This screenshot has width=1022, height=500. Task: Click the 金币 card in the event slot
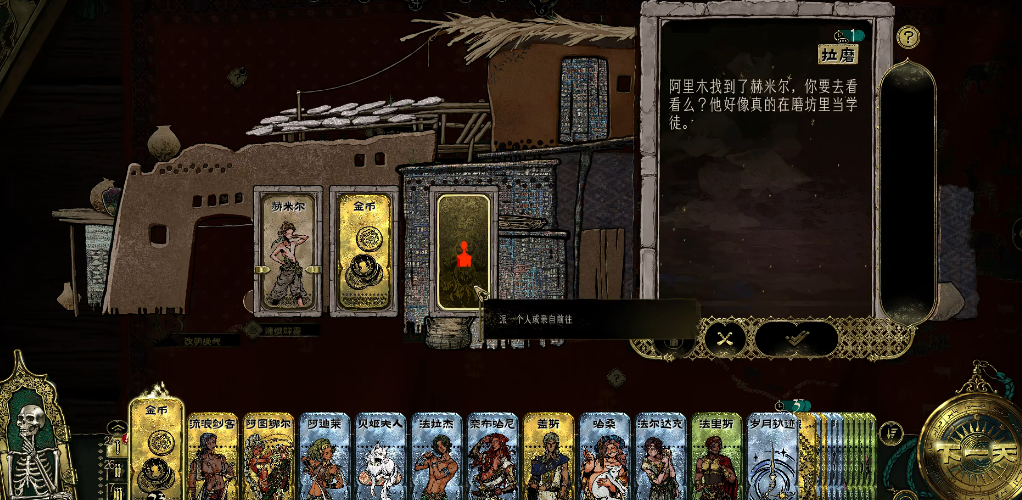pyautogui.click(x=364, y=250)
